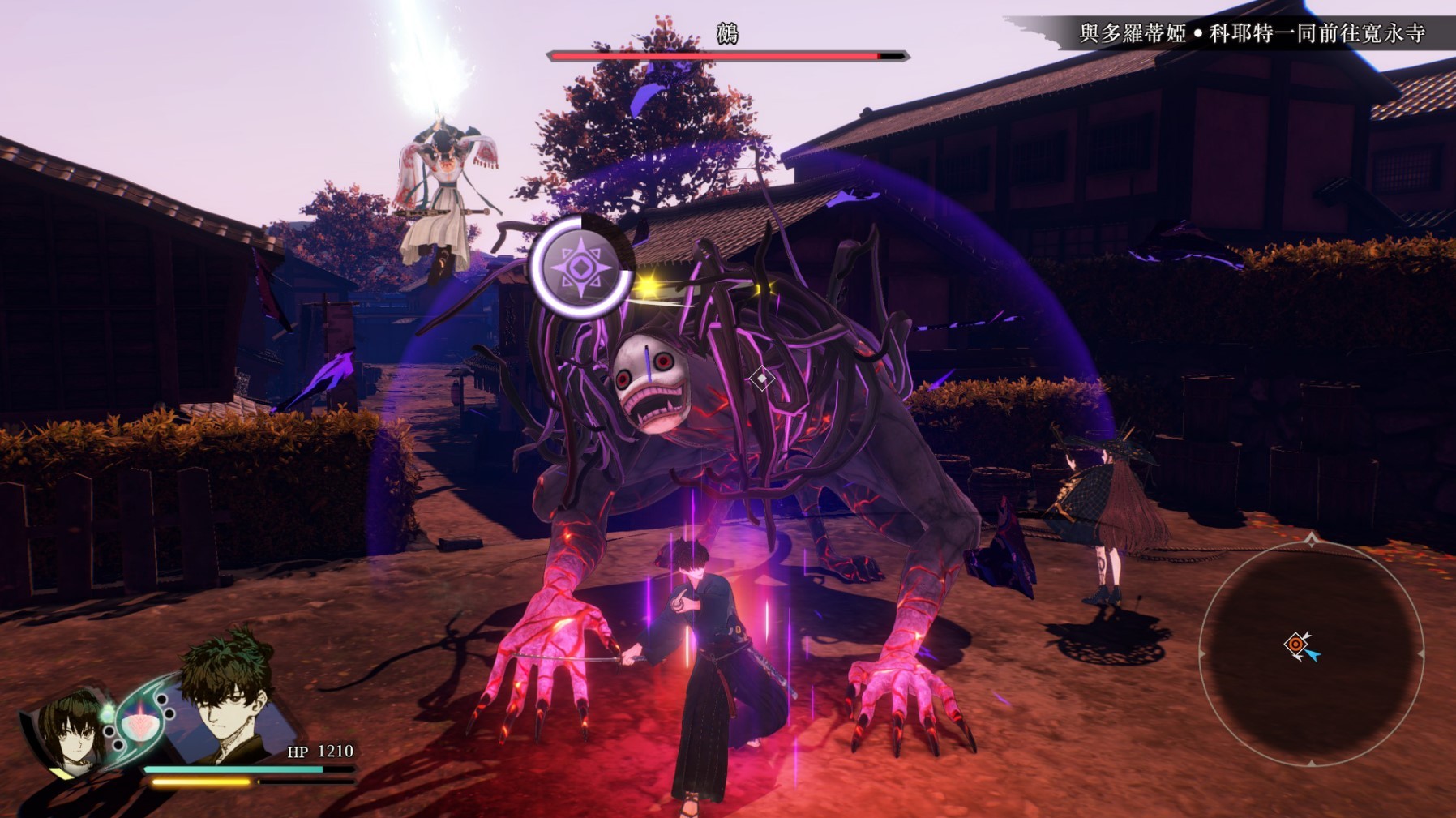Viewport: 1456px width, 818px height.
Task: Click the diamond compass pointer atop the minimap
Action: point(1312,538)
